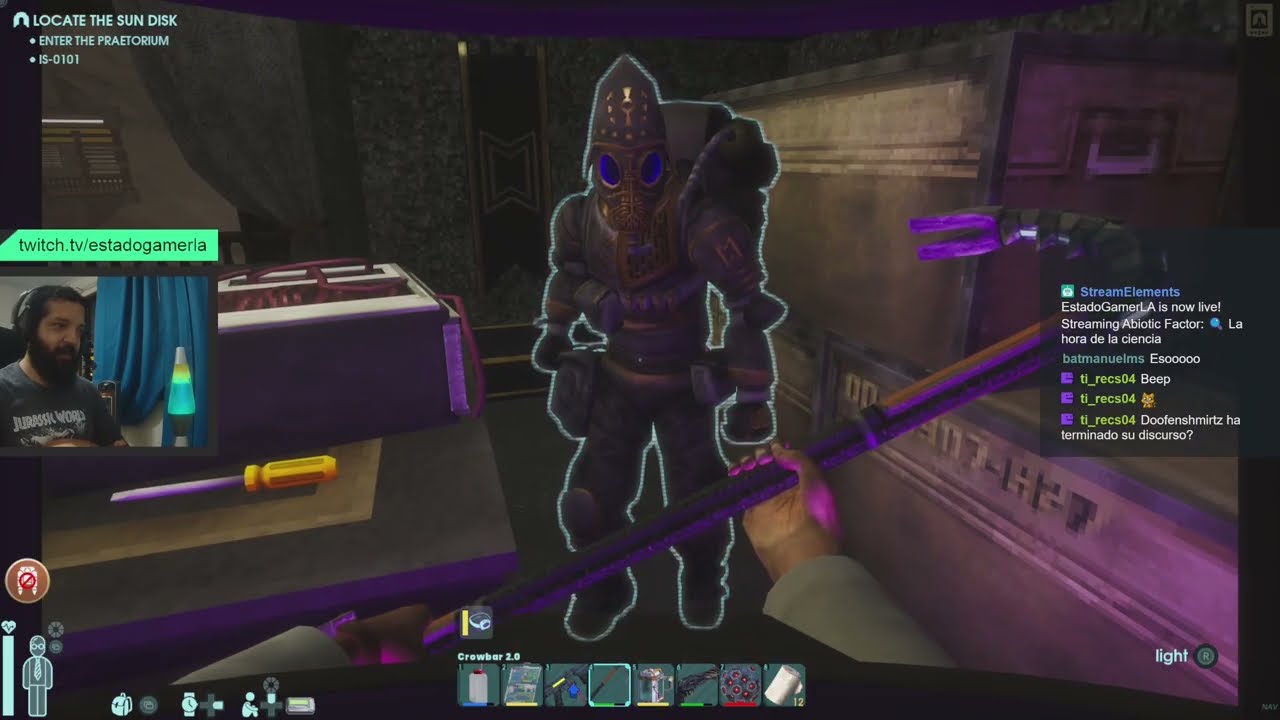
Task: Choose the rifle with blue attachment in slot 3
Action: (565, 686)
